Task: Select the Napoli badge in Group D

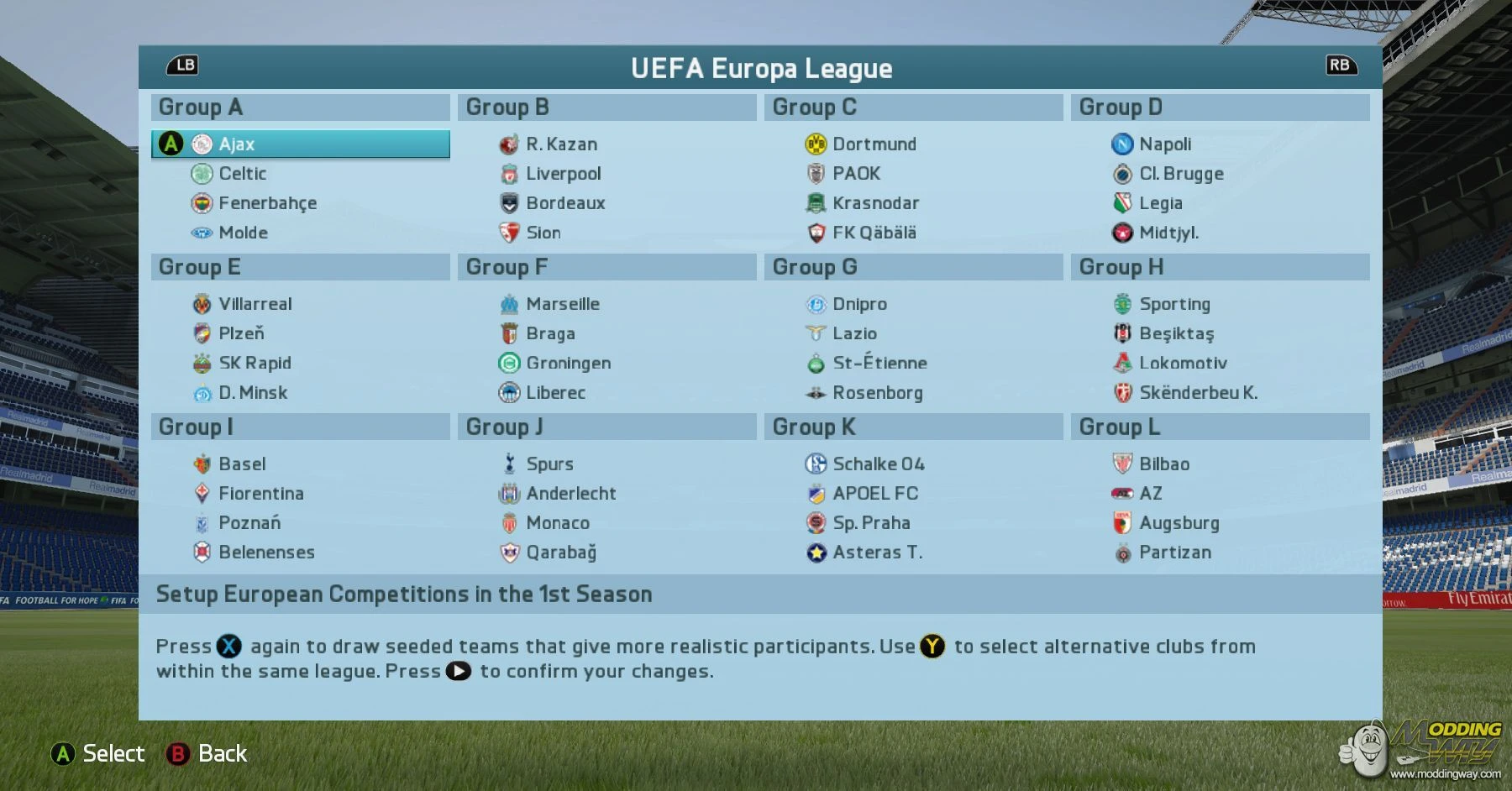Action: 1121,144
